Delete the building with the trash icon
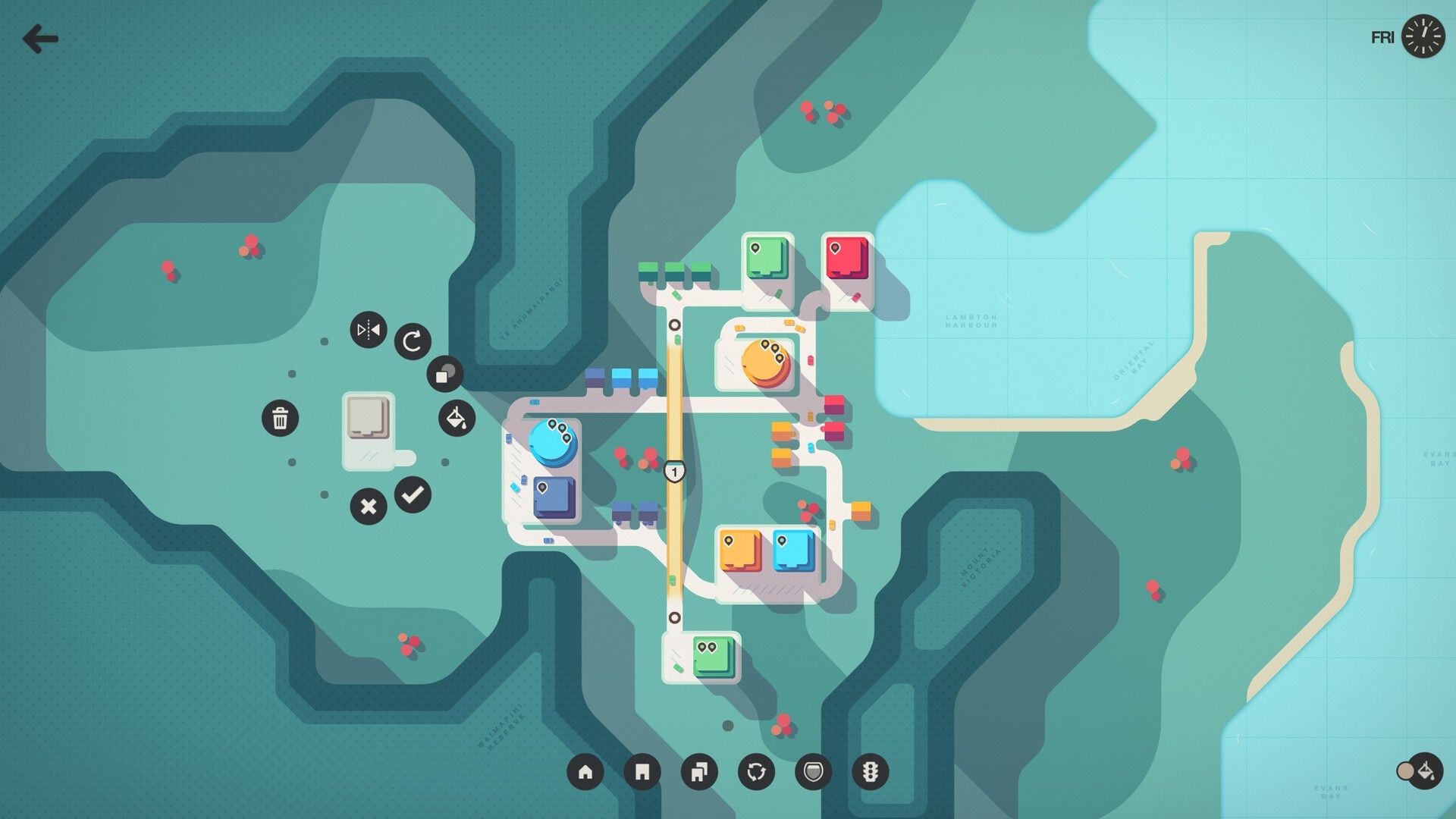Image resolution: width=1456 pixels, height=819 pixels. click(280, 418)
